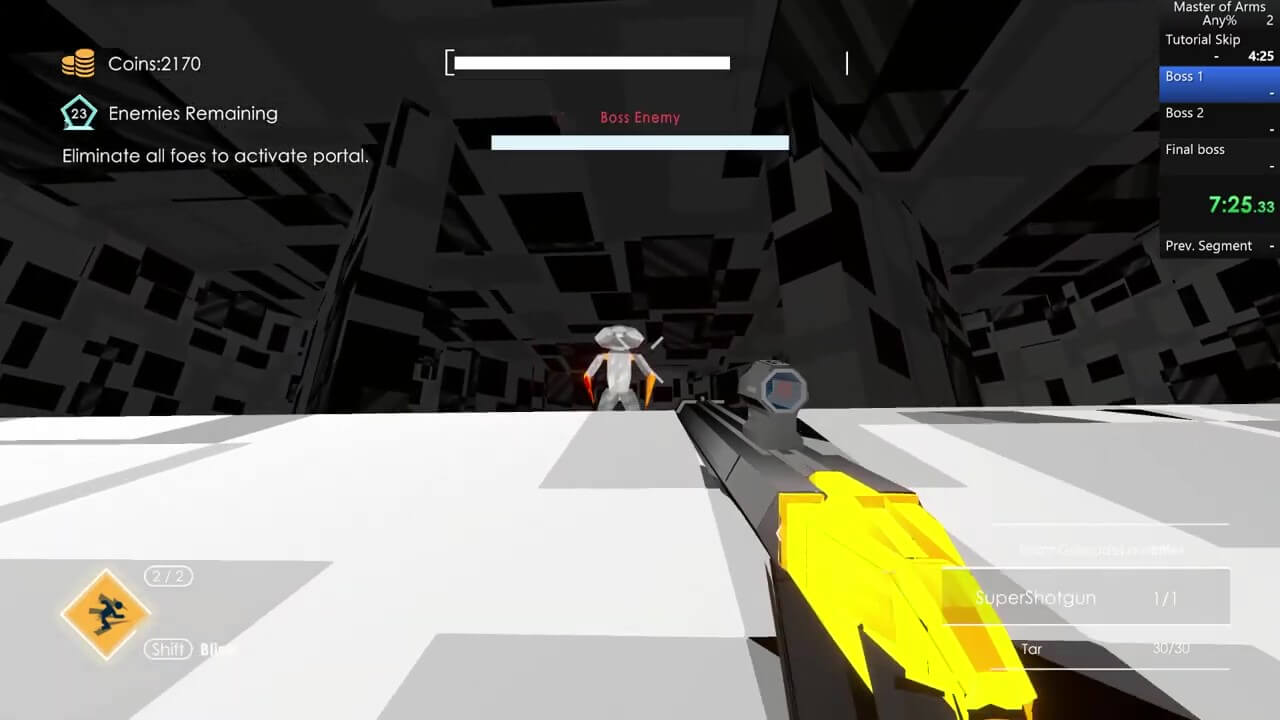The height and width of the screenshot is (720, 1280).
Task: Select the Tutorial Skip split row
Action: 1219,48
